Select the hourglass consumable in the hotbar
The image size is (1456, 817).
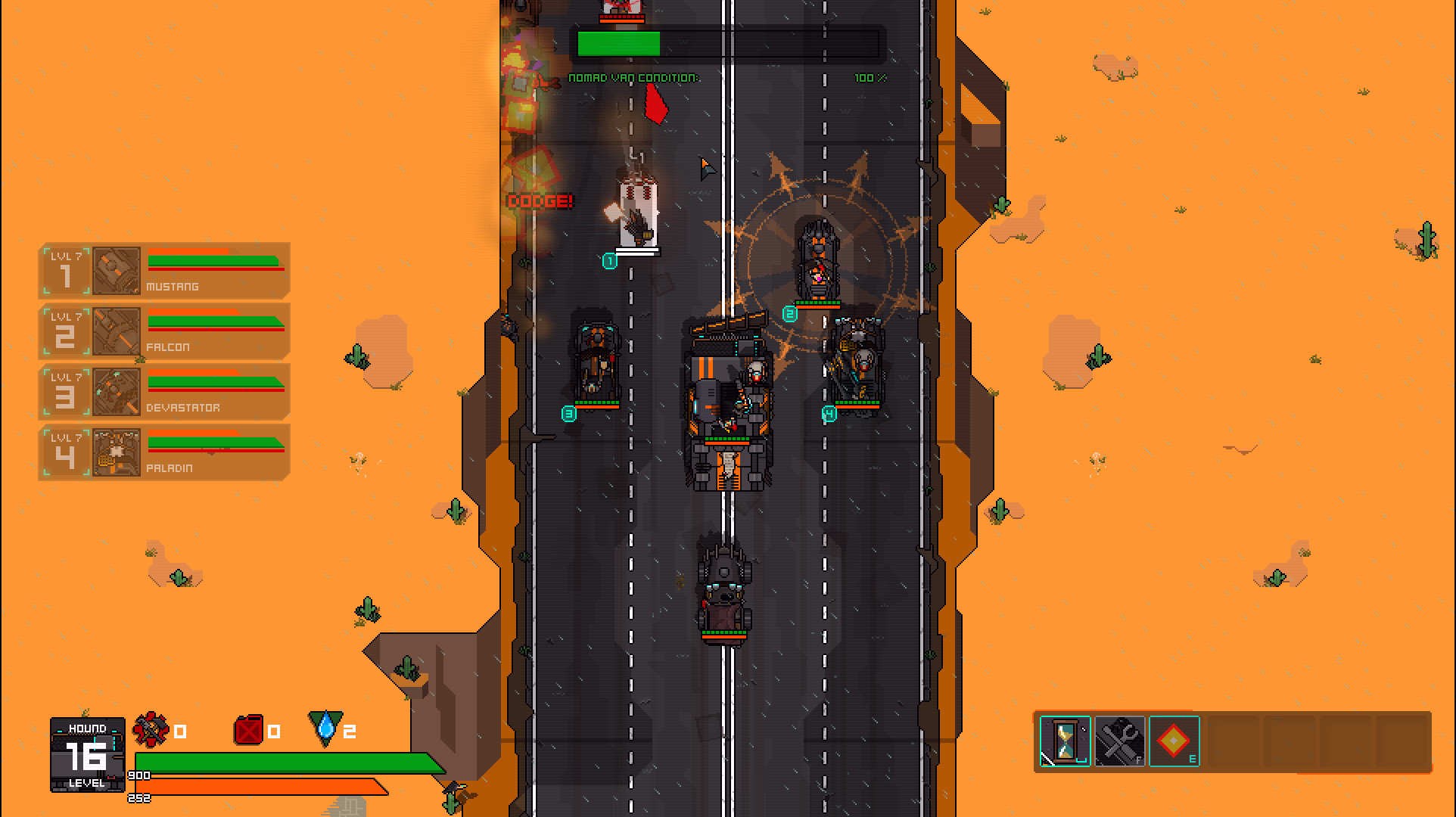[1064, 741]
